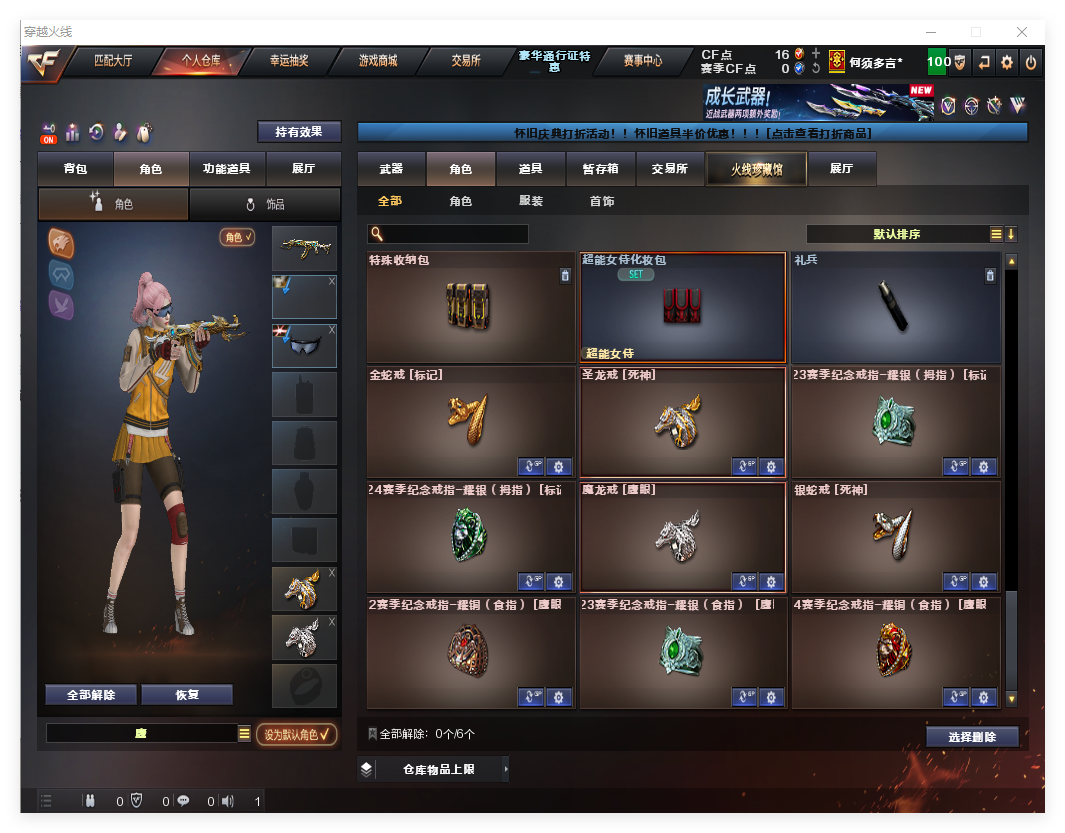1065x833 pixels.
Task: Select the 饰品 accessories sub-tab
Action: pyautogui.click(x=264, y=204)
